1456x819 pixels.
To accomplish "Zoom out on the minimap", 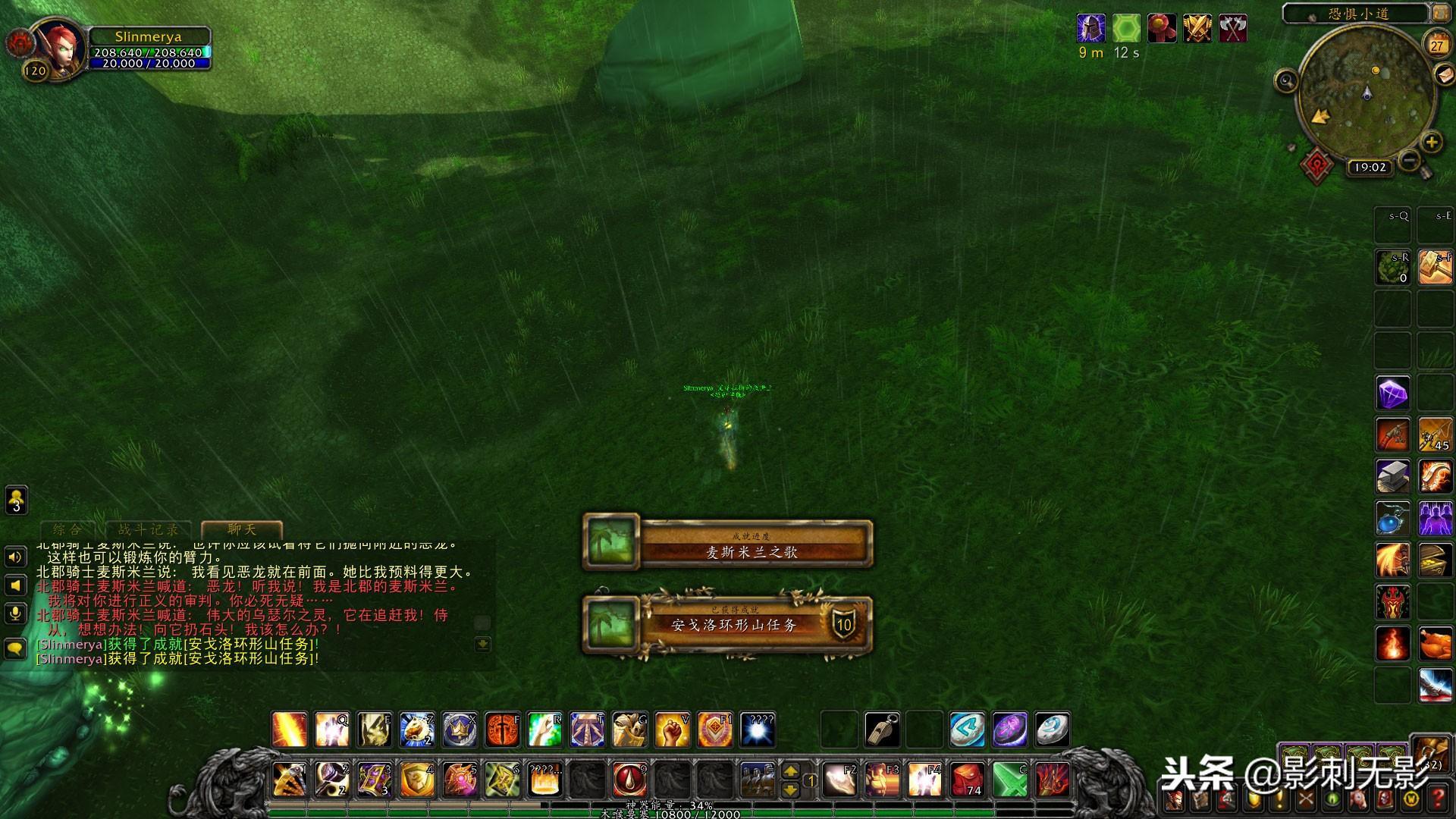I will [x=1409, y=160].
